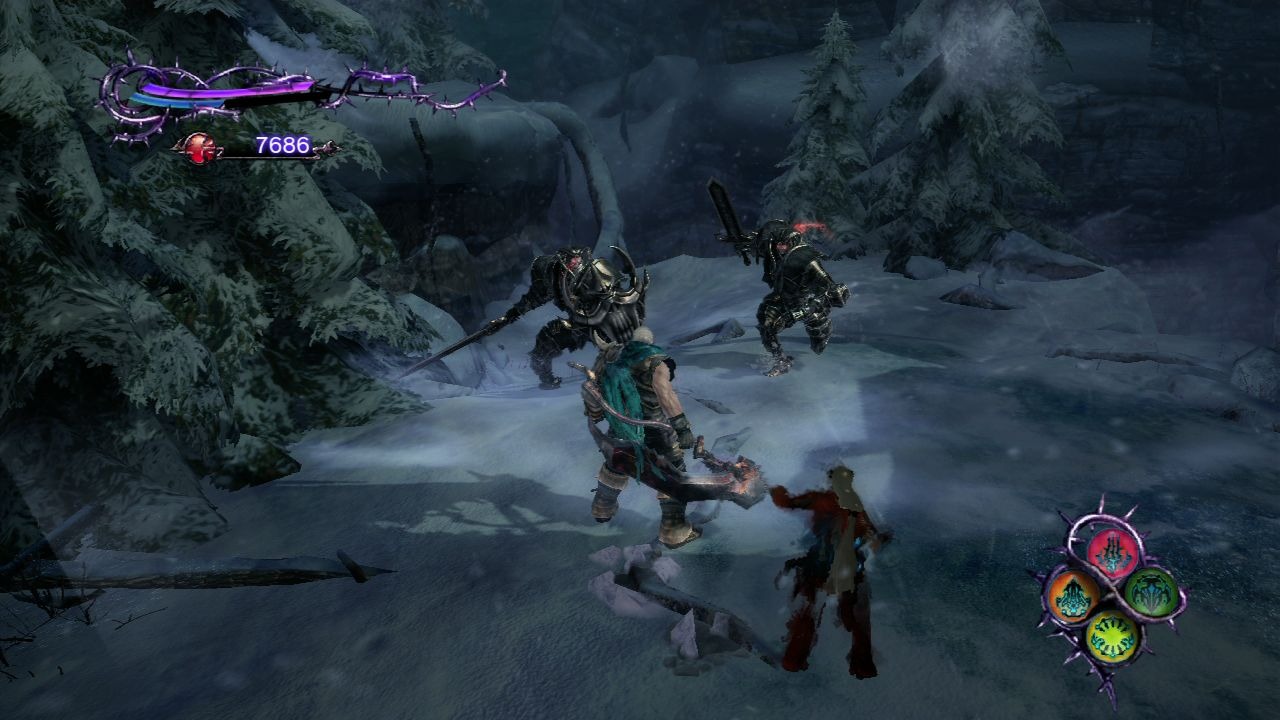
Task: Pick the yellow spell orb
Action: tap(1112, 634)
